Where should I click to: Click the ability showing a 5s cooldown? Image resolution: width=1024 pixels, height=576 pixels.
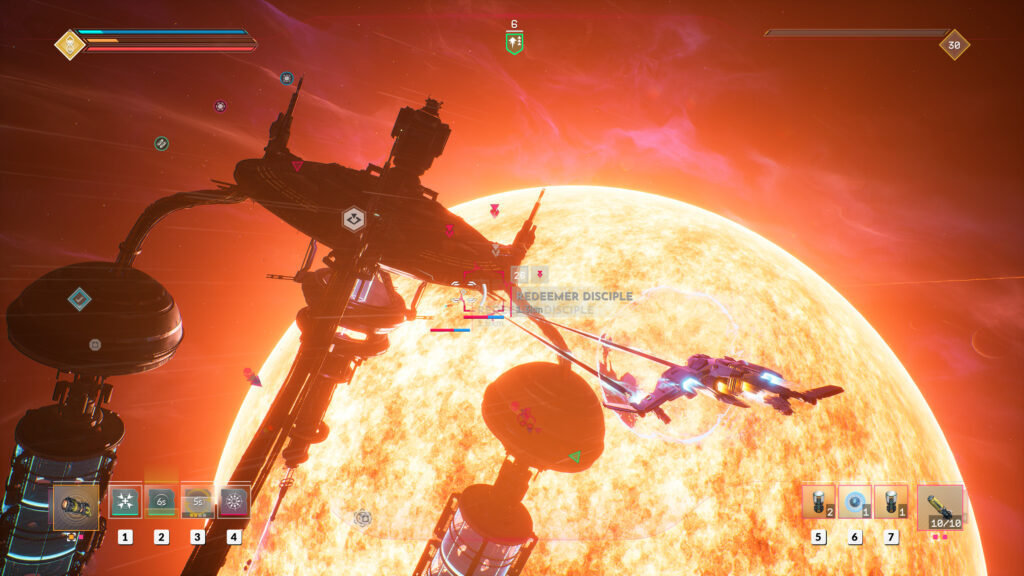(x=197, y=502)
